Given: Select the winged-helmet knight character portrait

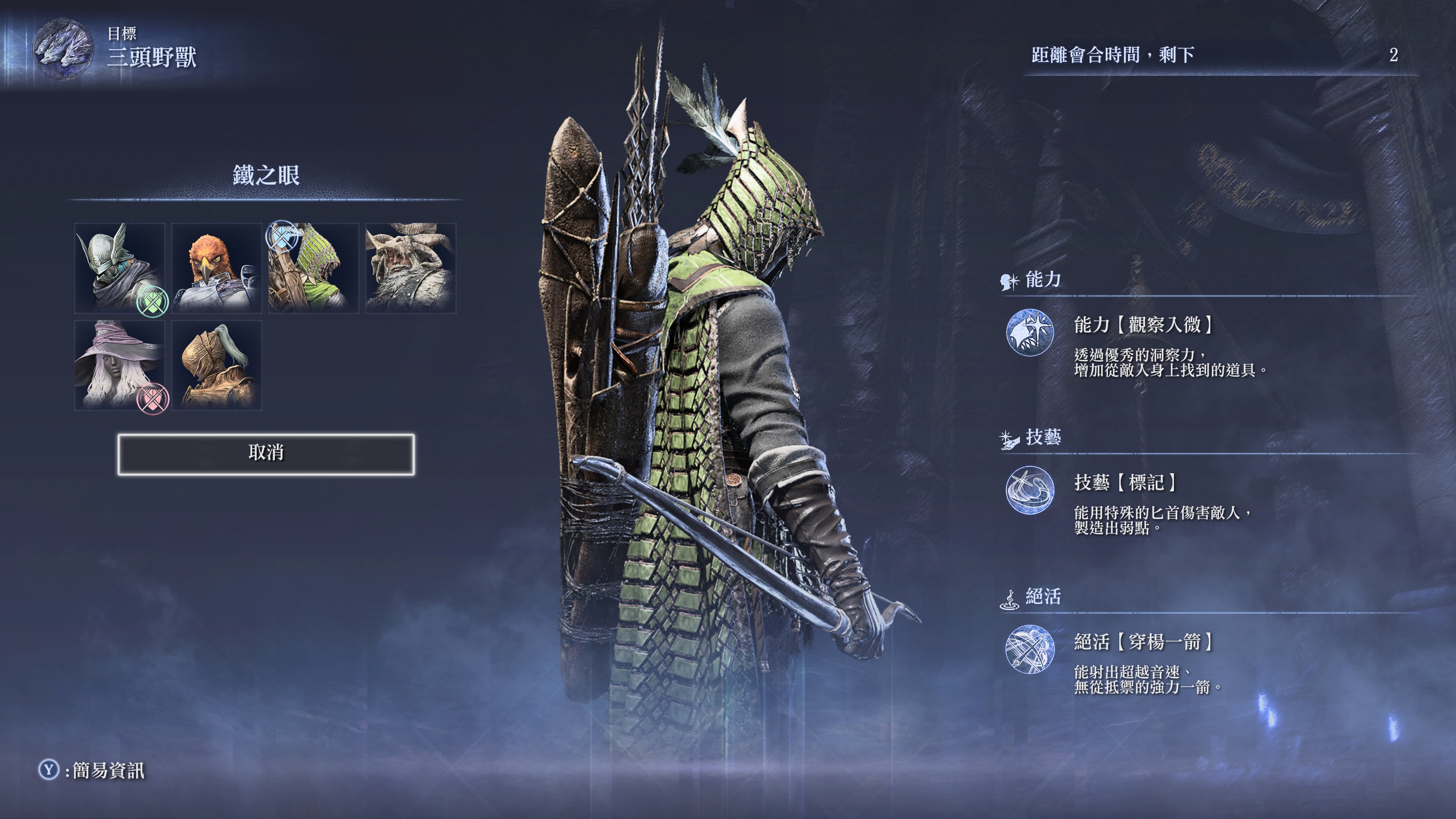Looking at the screenshot, I should click(119, 268).
